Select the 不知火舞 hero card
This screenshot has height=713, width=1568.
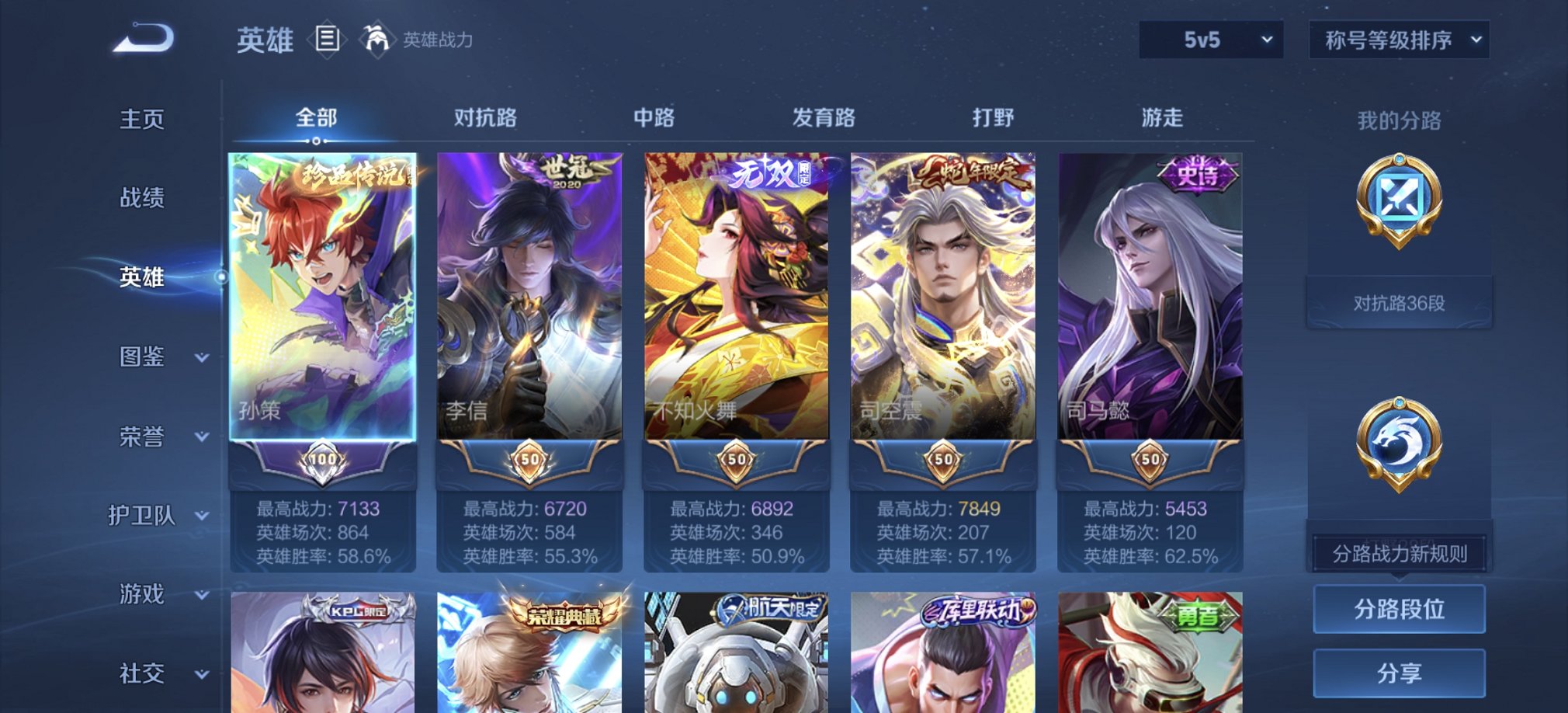coord(734,303)
